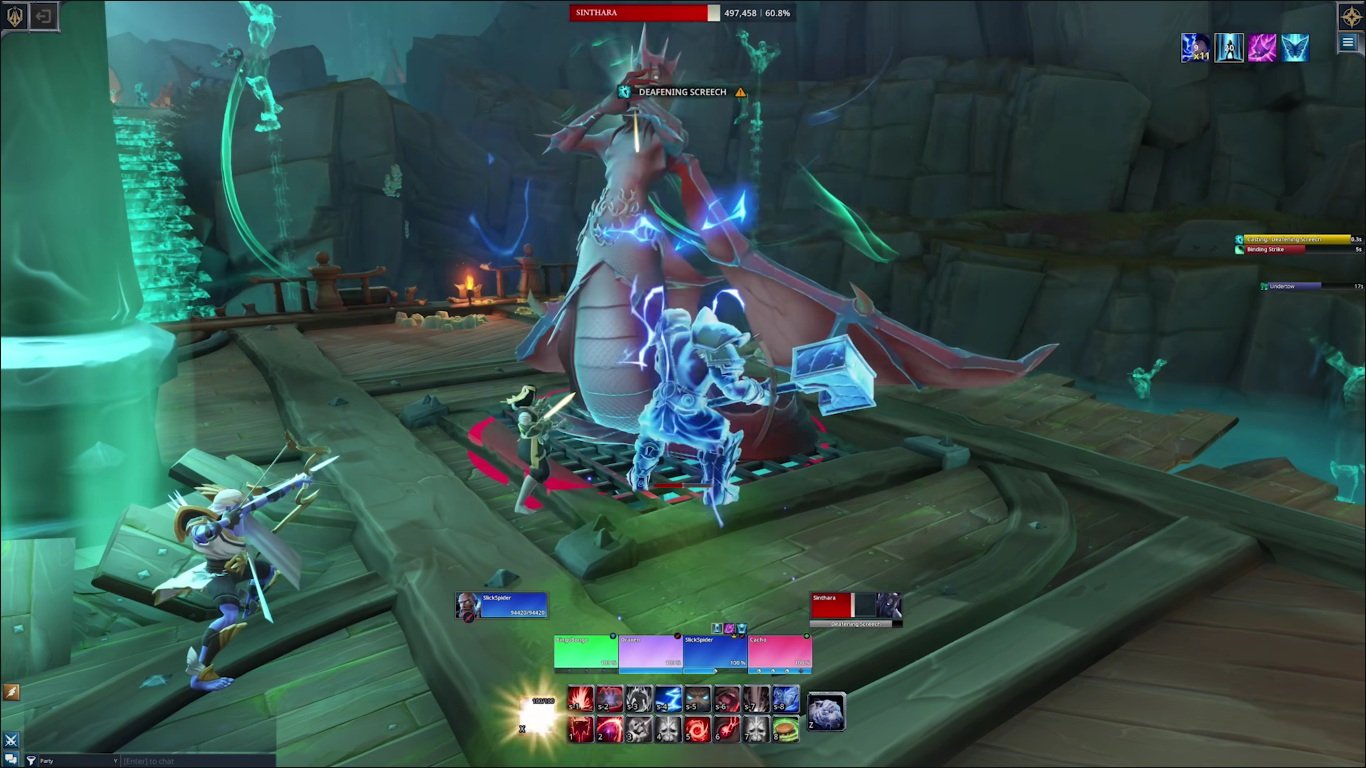This screenshot has width=1366, height=768.
Task: Activate the red swirl ability in slot 5
Action: [698, 729]
